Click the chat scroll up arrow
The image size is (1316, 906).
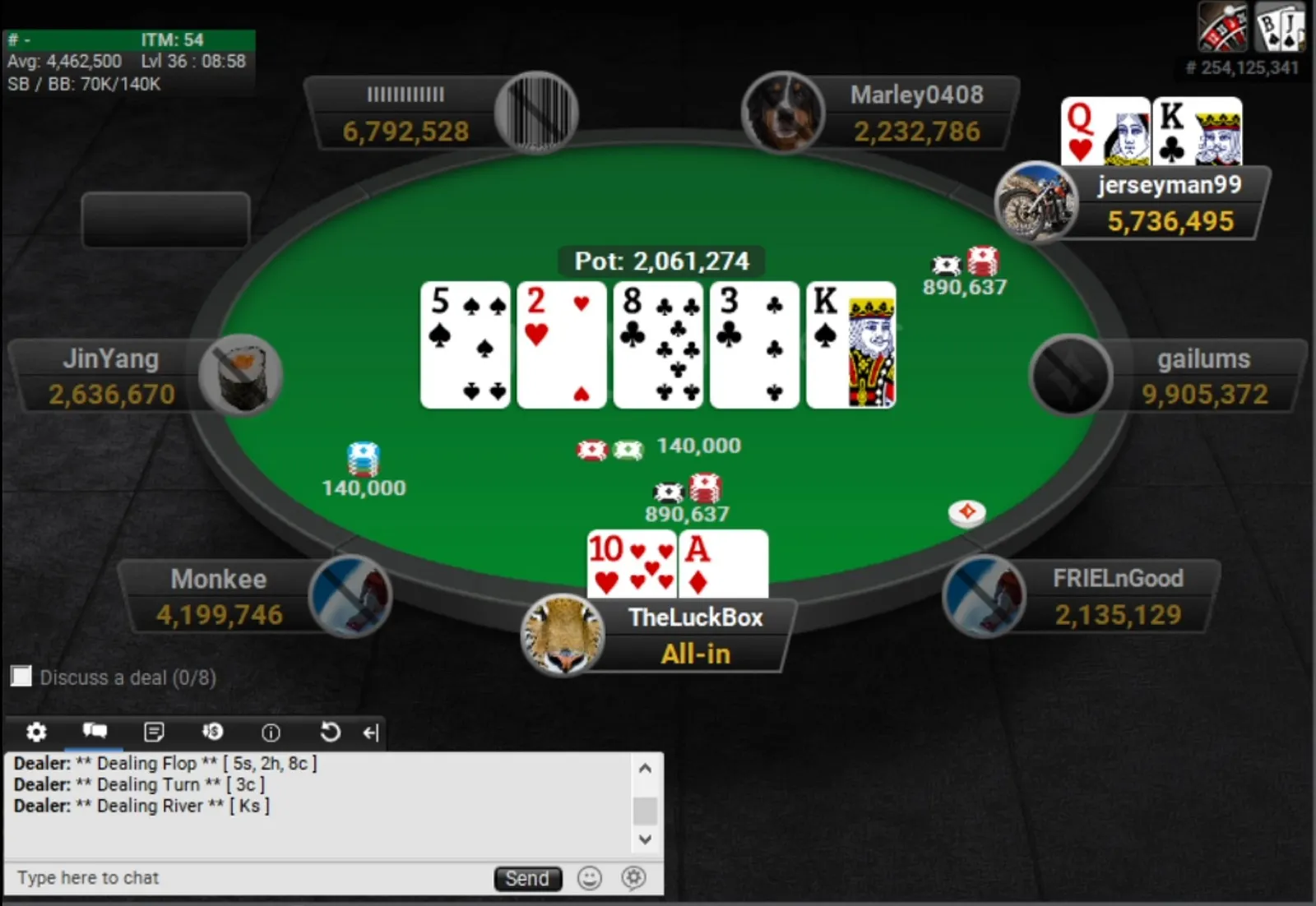[x=646, y=769]
